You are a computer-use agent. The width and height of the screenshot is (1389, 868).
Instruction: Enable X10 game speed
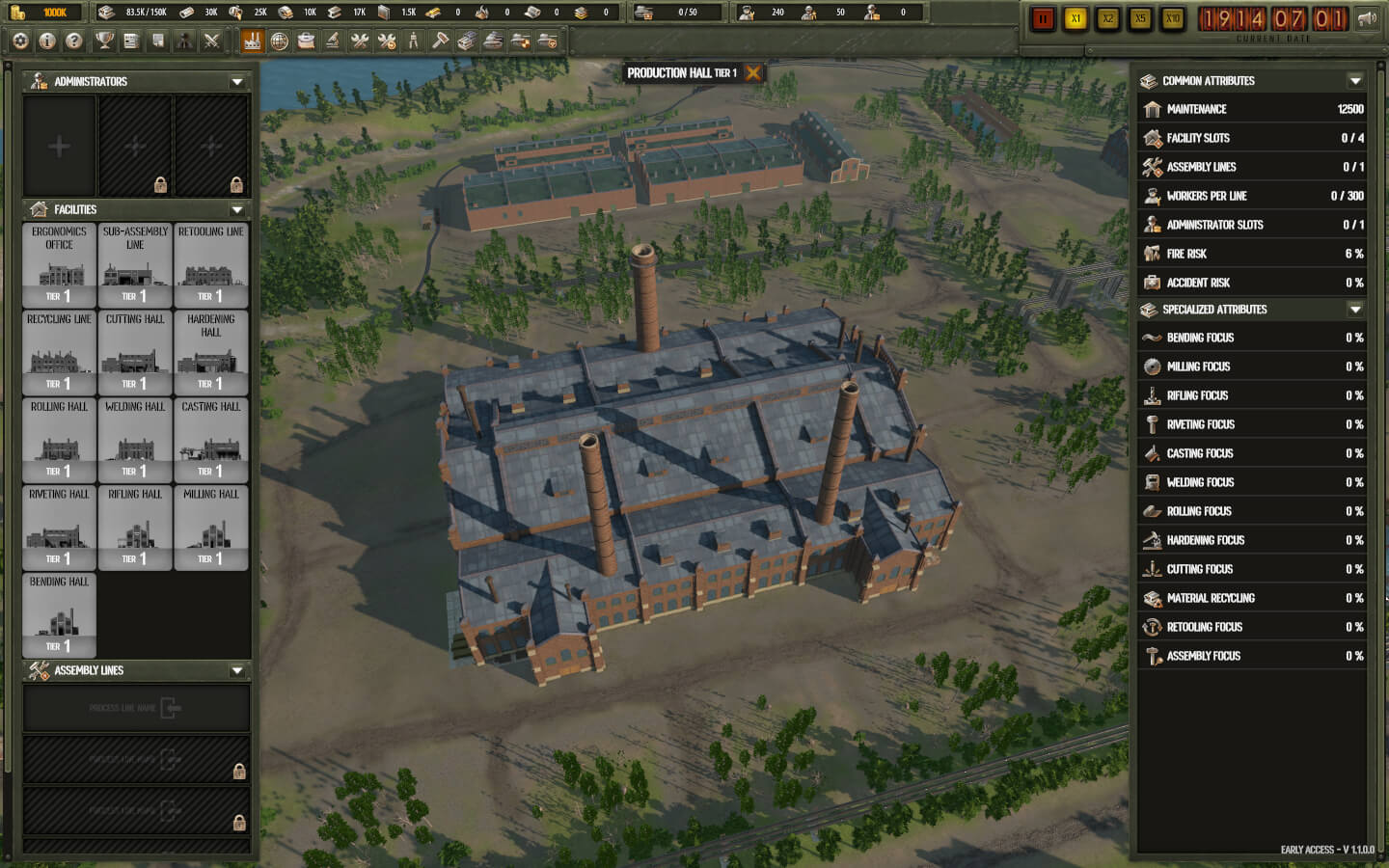pyautogui.click(x=1171, y=17)
